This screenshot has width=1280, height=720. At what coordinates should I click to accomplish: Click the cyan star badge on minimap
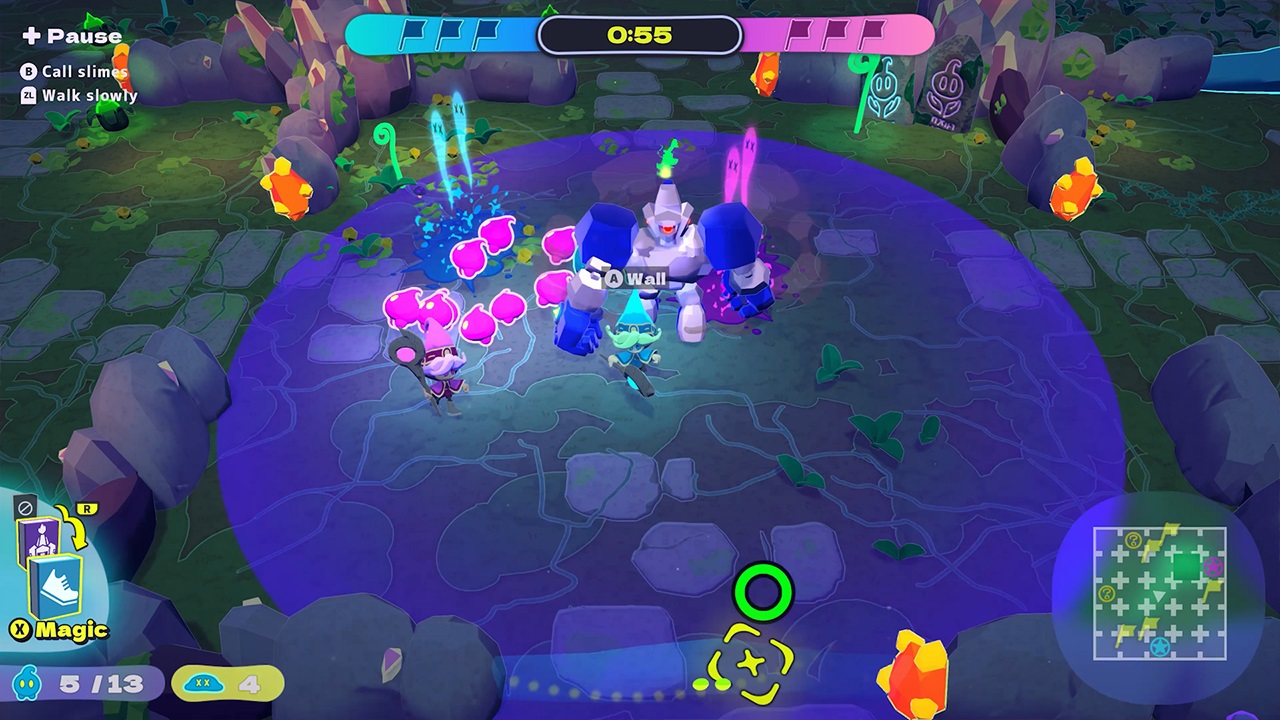(x=1160, y=646)
